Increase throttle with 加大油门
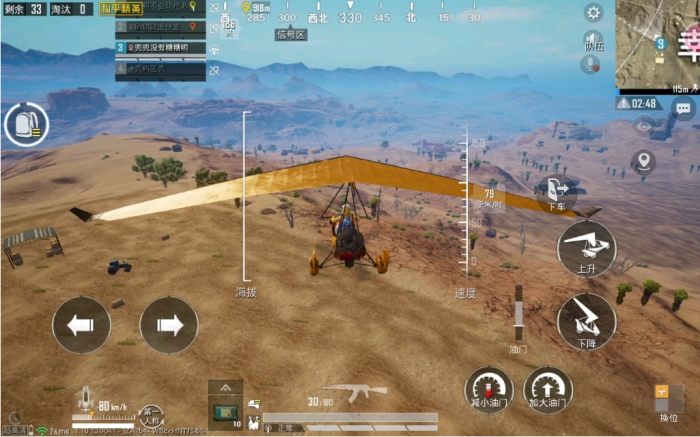Image resolution: width=700 pixels, height=437 pixels. coord(548,391)
